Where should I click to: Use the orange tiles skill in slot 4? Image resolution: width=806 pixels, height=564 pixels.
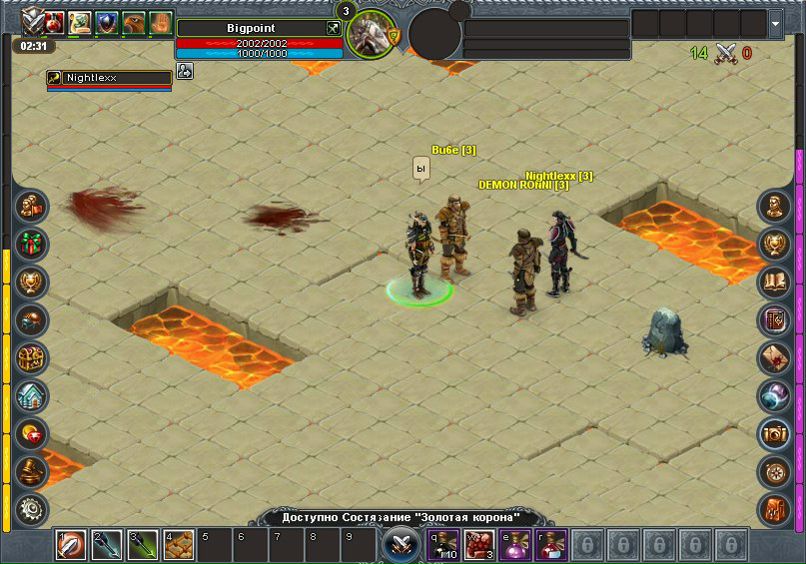click(179, 545)
